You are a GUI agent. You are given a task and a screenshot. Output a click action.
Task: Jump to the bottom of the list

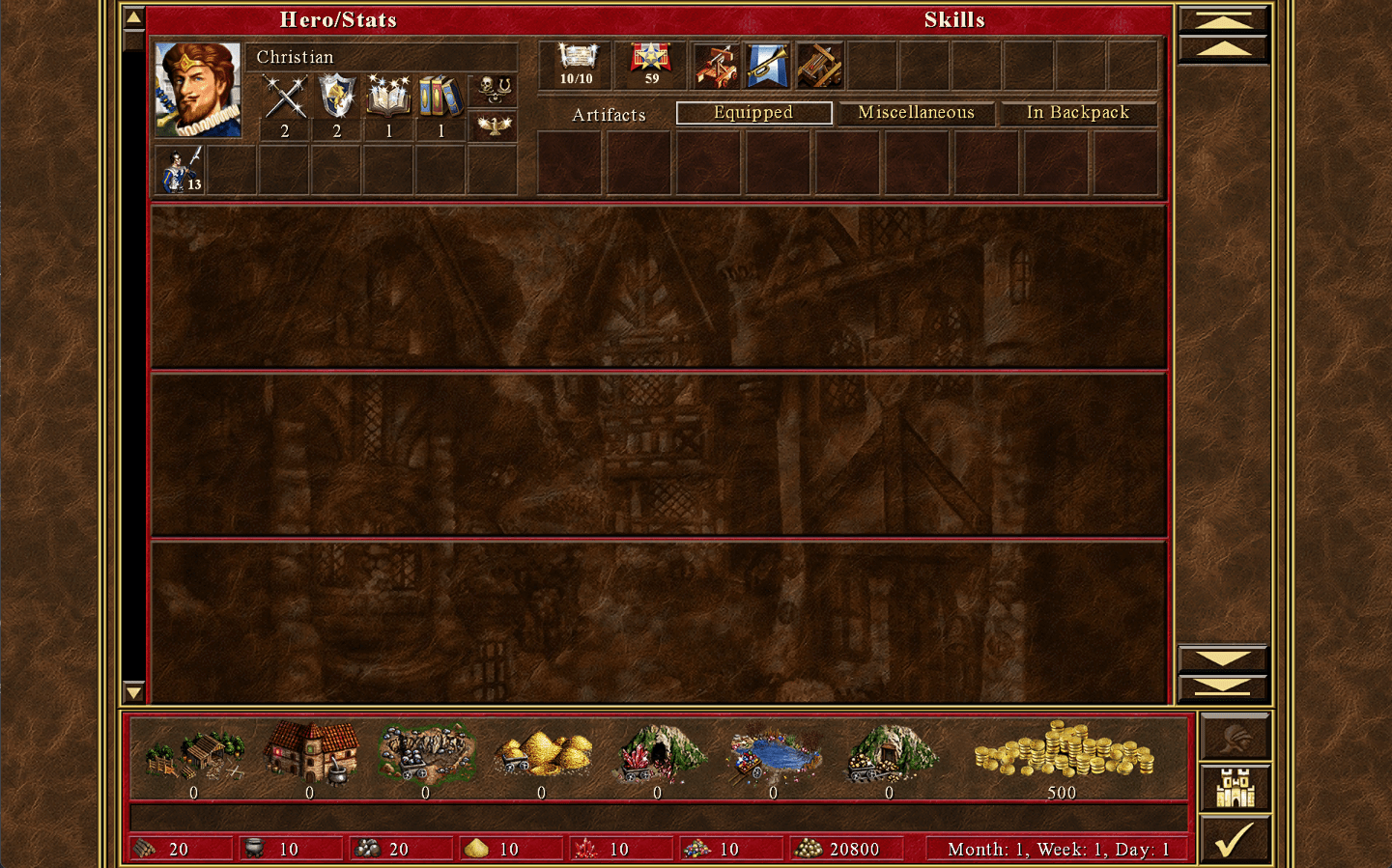(x=1222, y=687)
